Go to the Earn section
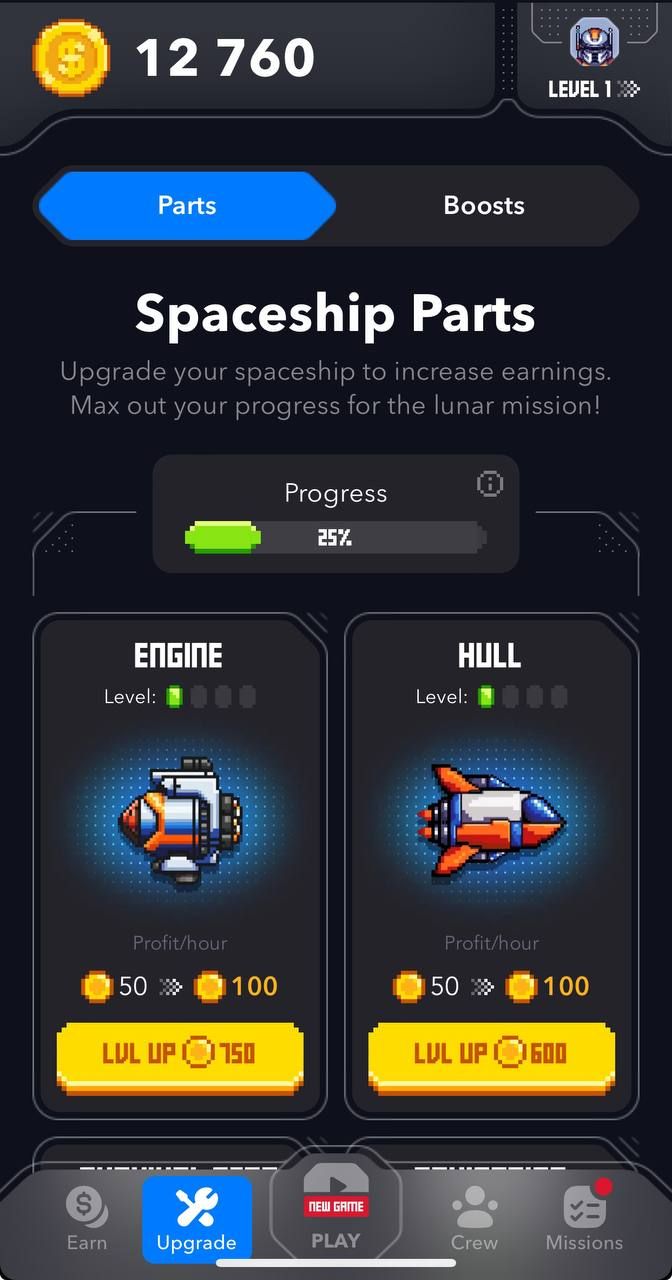The width and height of the screenshot is (672, 1280). 87,1218
